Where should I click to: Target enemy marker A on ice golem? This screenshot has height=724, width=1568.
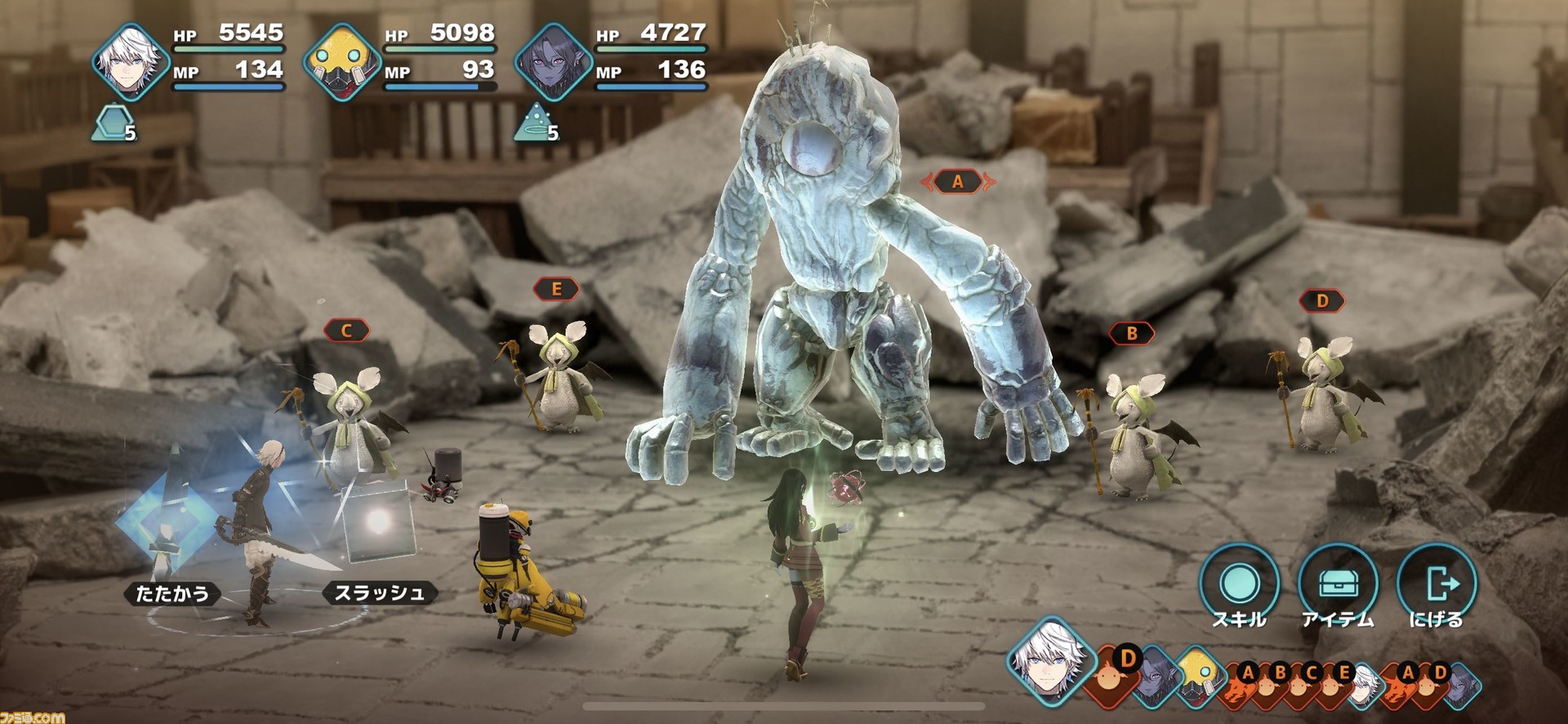pos(958,181)
